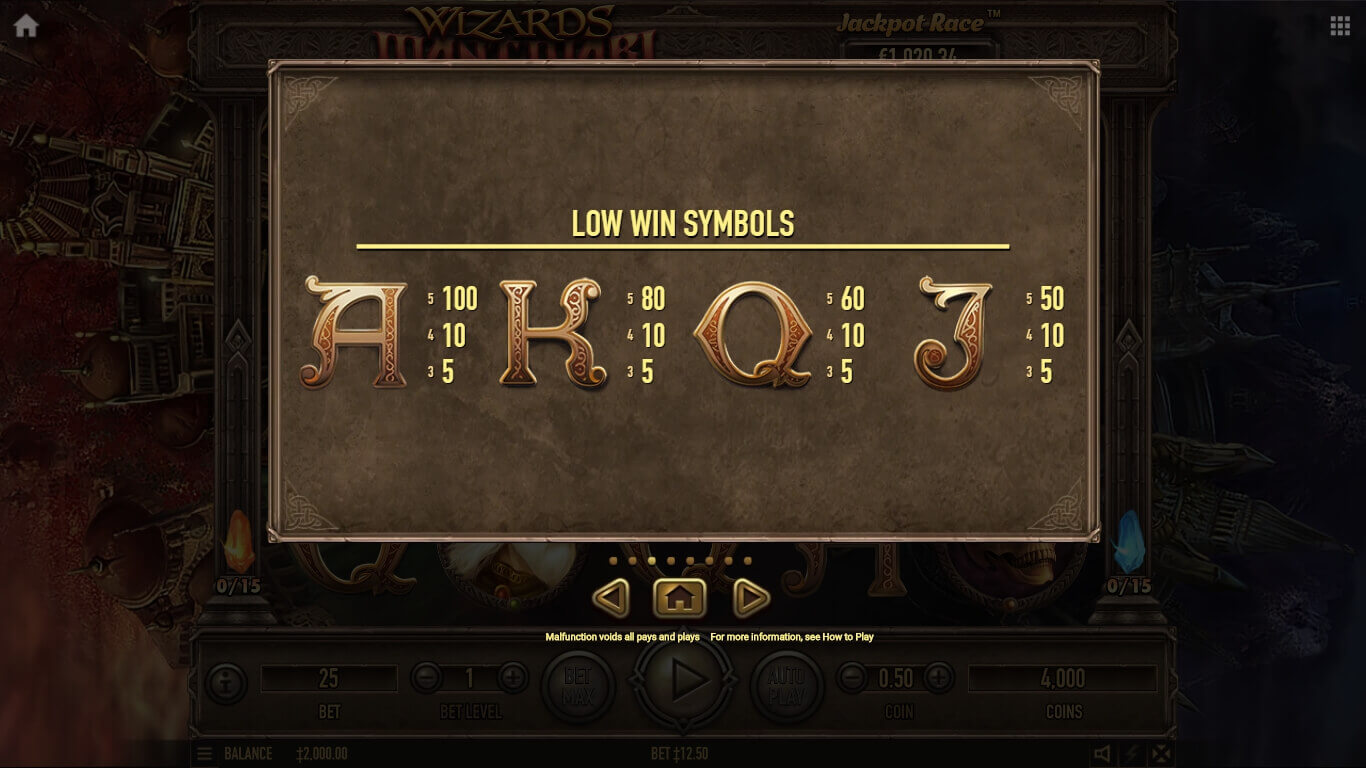Raise the coin value
Image resolution: width=1366 pixels, height=768 pixels.
pos(938,678)
